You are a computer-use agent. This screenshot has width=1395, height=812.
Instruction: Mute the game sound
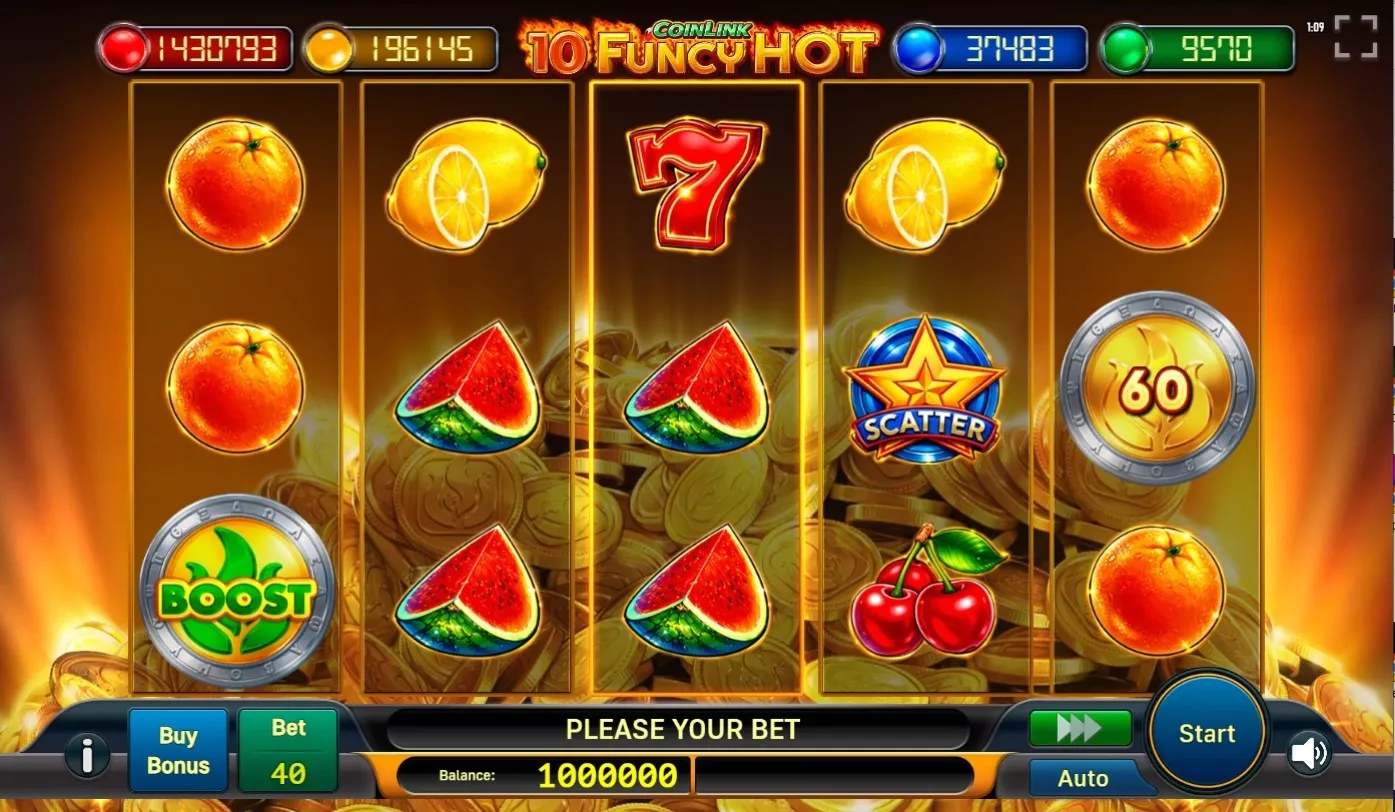point(1310,753)
